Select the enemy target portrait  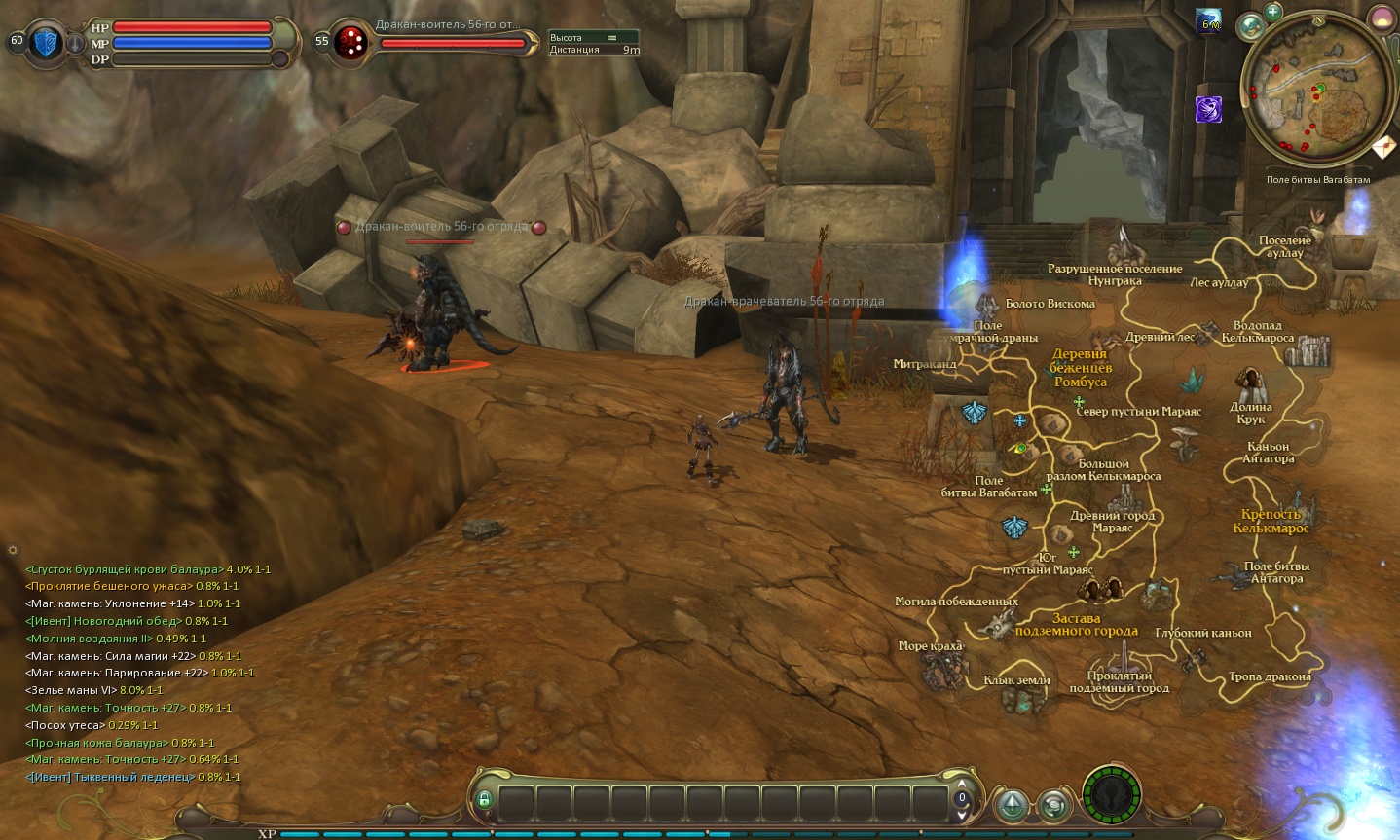click(x=350, y=43)
